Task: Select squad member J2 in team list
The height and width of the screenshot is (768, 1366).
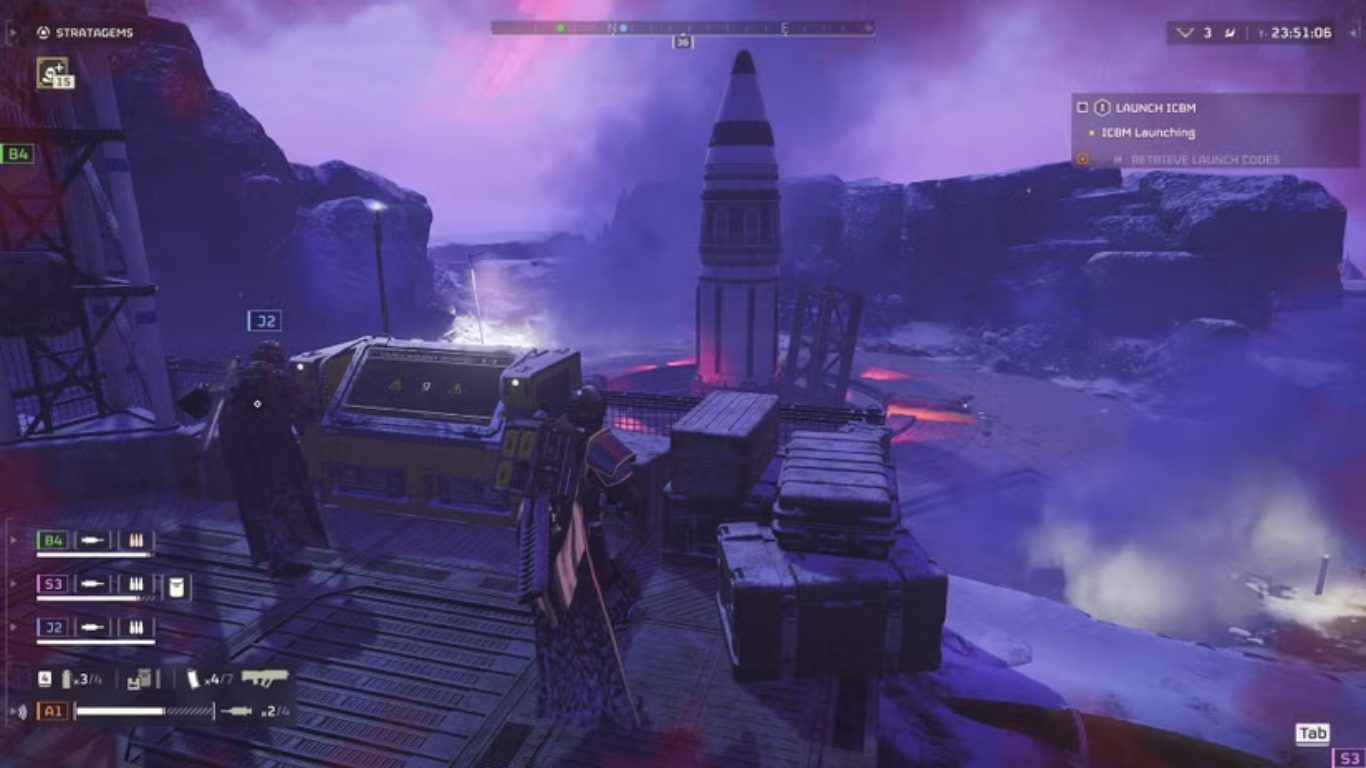Action: tap(52, 627)
